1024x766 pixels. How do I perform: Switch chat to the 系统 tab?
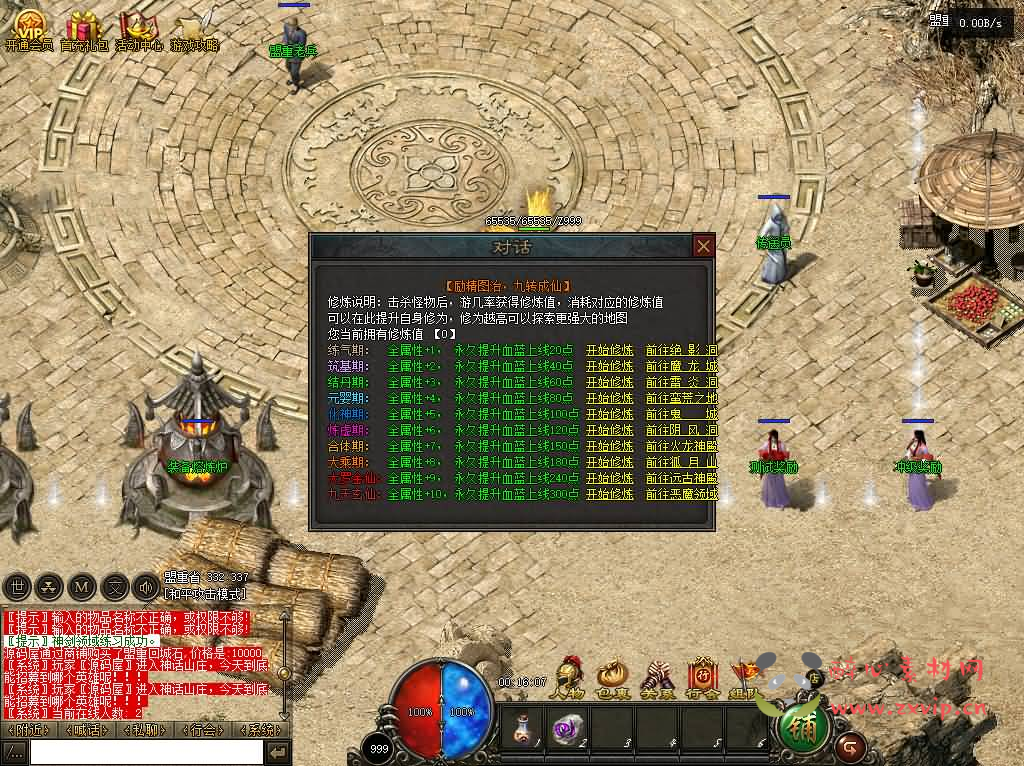pyautogui.click(x=263, y=729)
